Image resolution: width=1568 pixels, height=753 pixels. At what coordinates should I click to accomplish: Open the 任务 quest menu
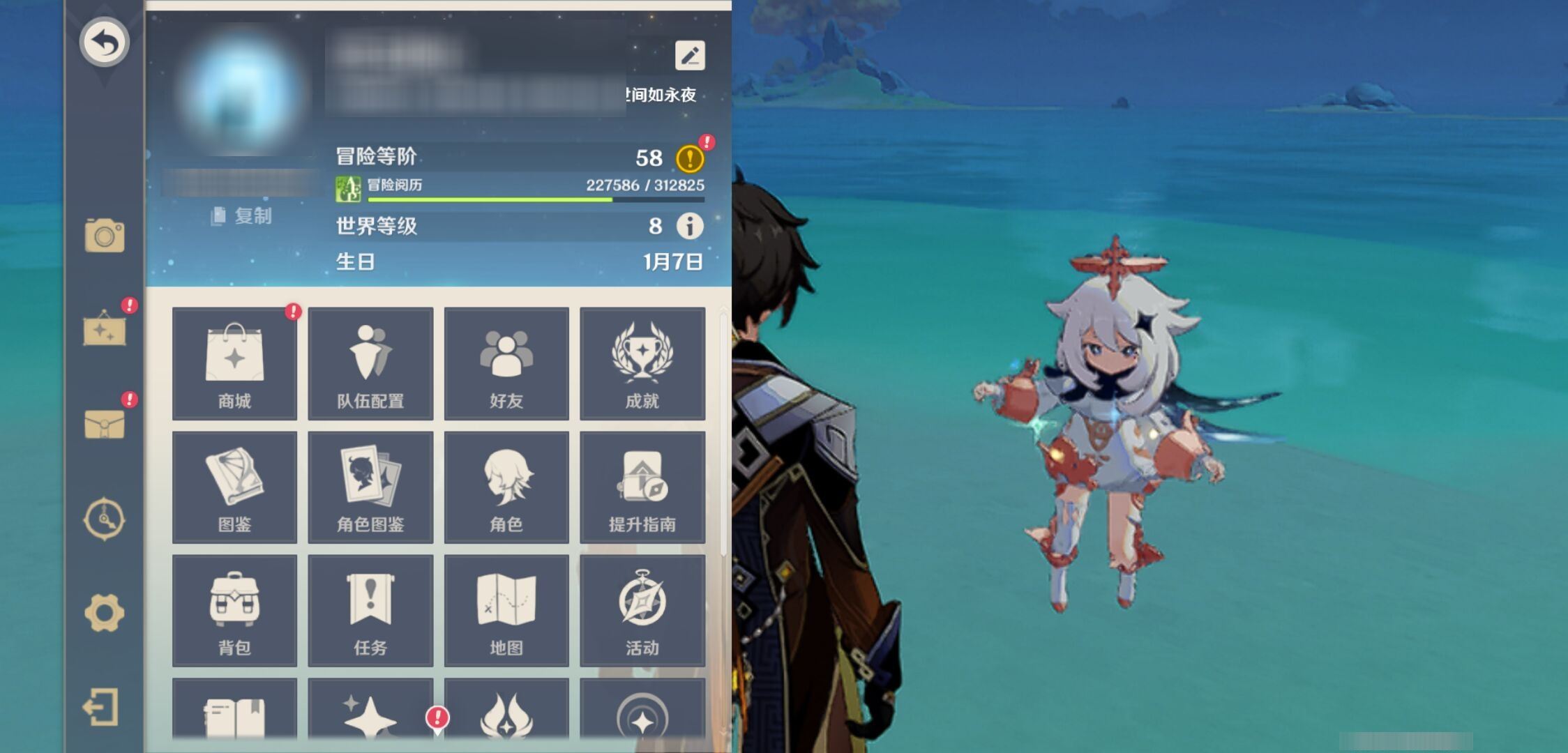[370, 611]
